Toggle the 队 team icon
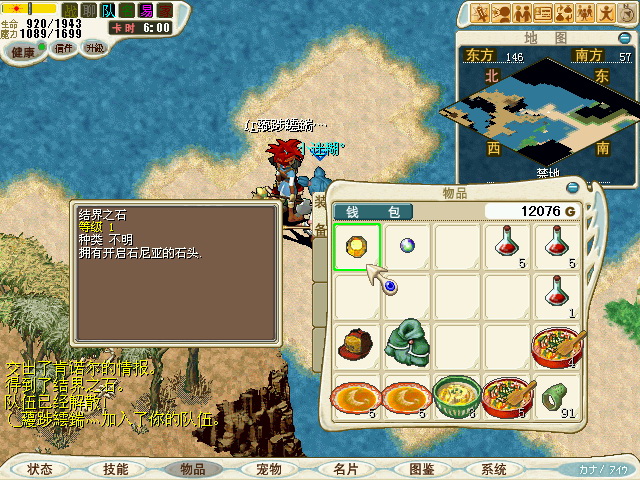 [108, 11]
